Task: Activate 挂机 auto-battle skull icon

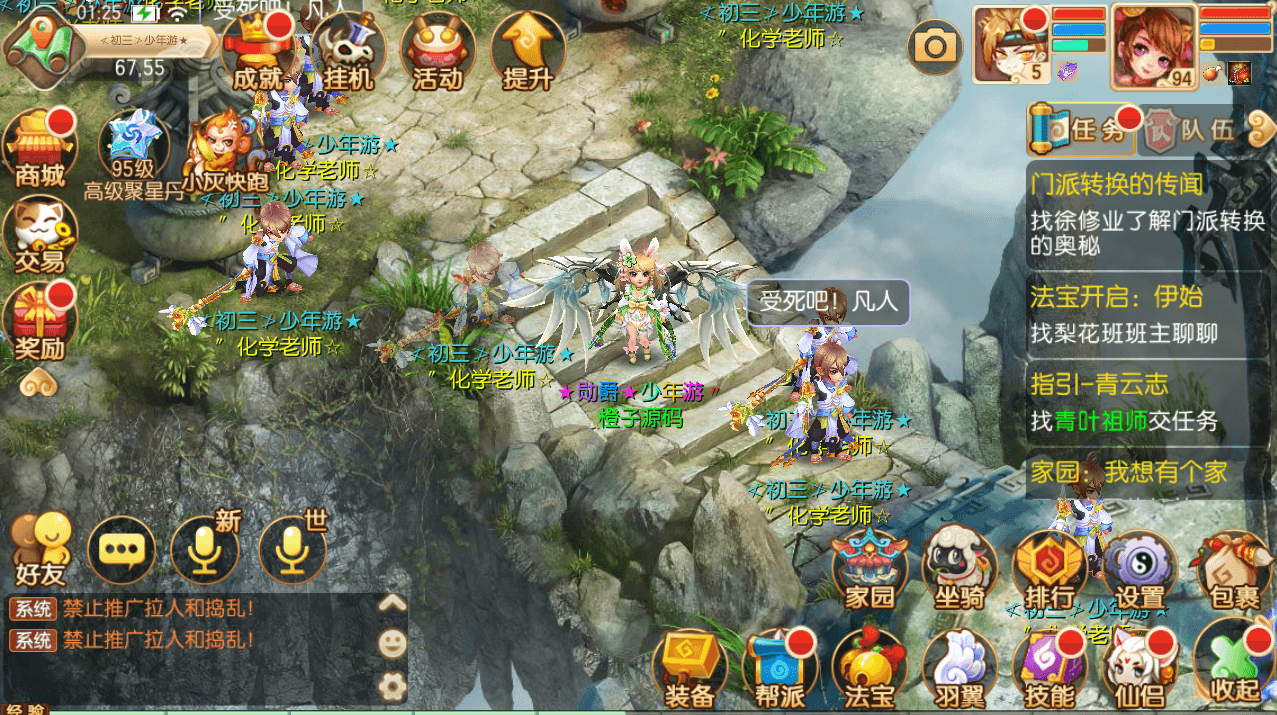Action: tap(348, 50)
